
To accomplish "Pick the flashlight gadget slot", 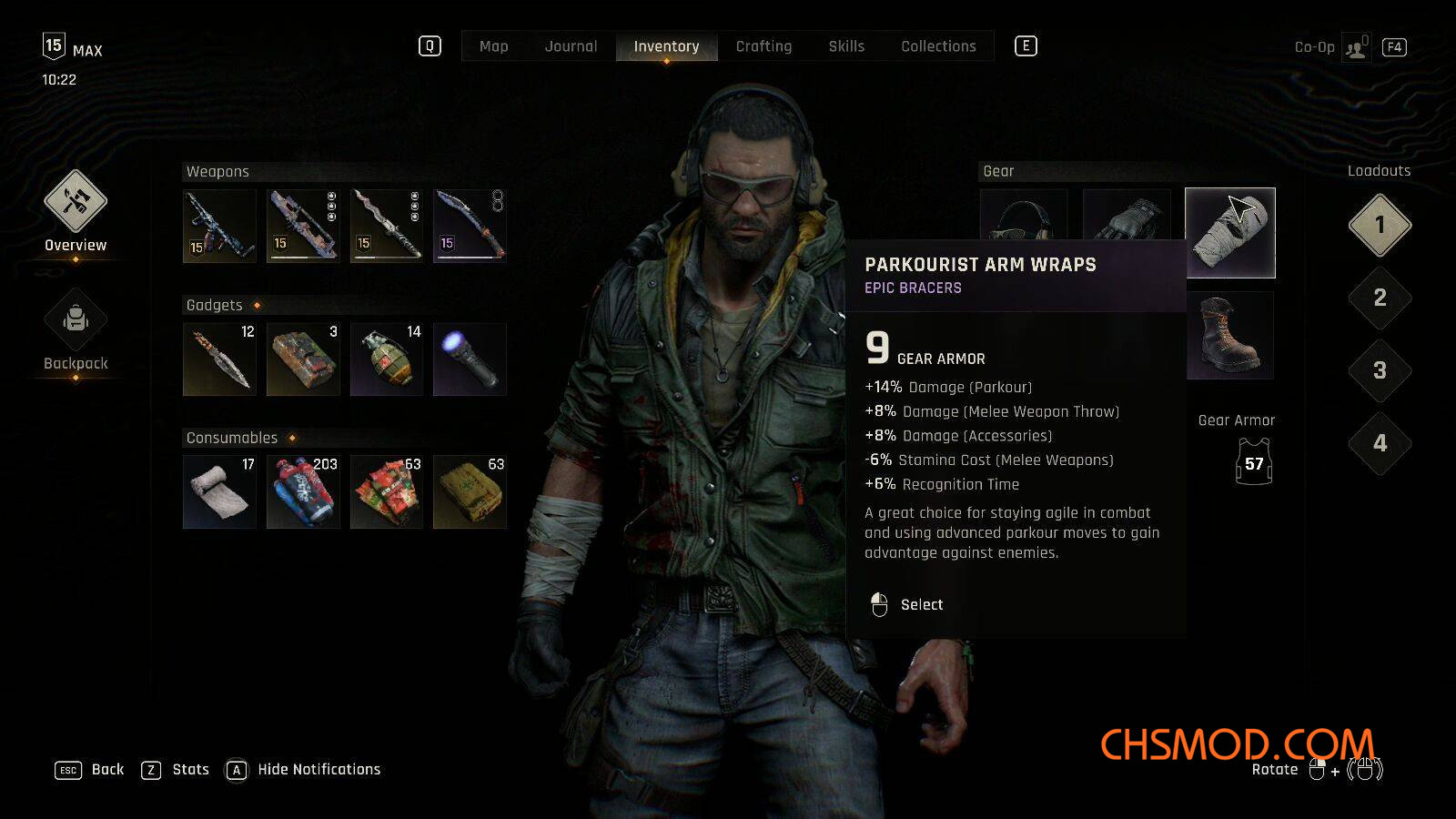I will tap(470, 359).
